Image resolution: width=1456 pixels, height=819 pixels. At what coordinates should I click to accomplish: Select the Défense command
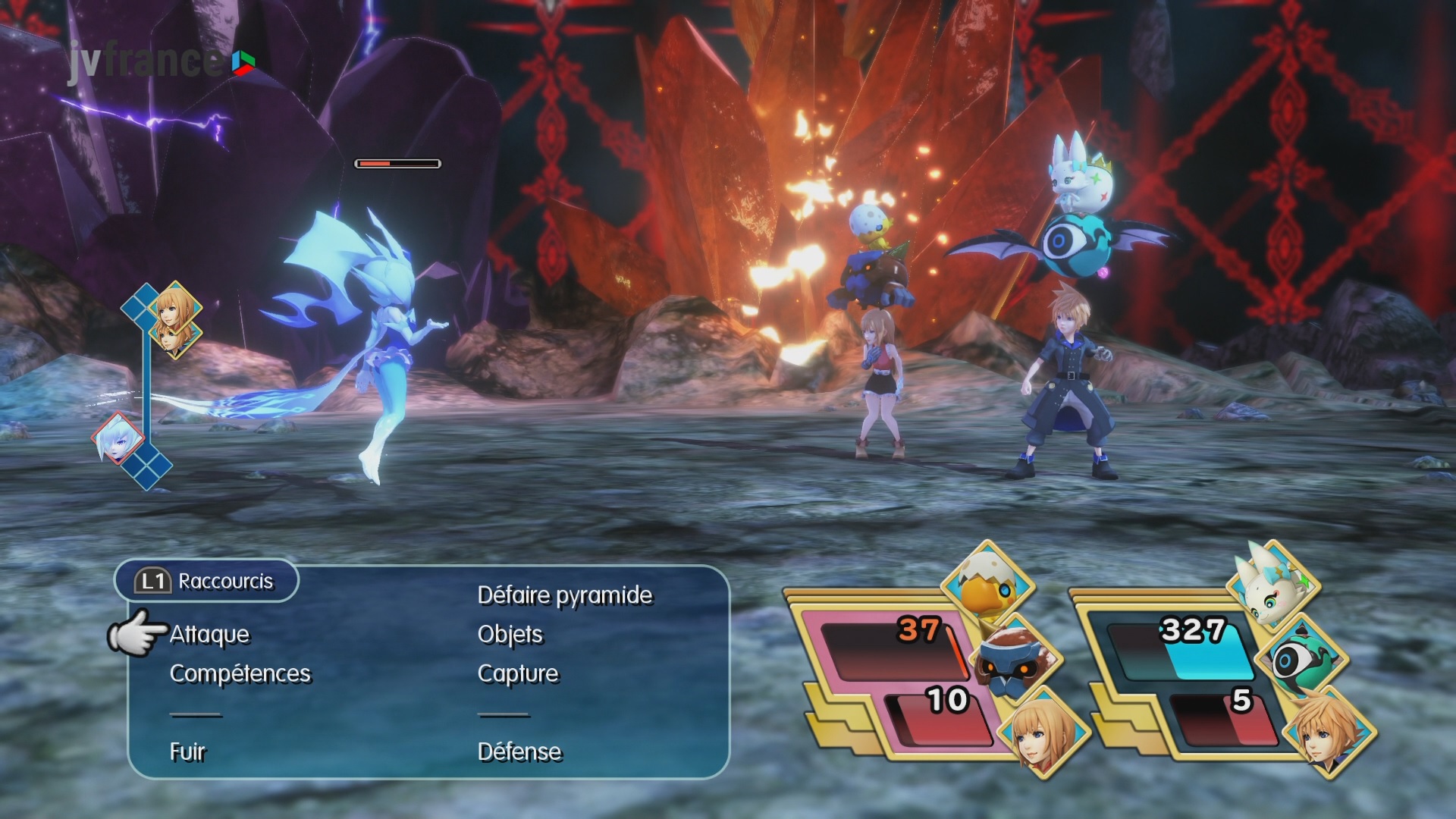pos(519,752)
